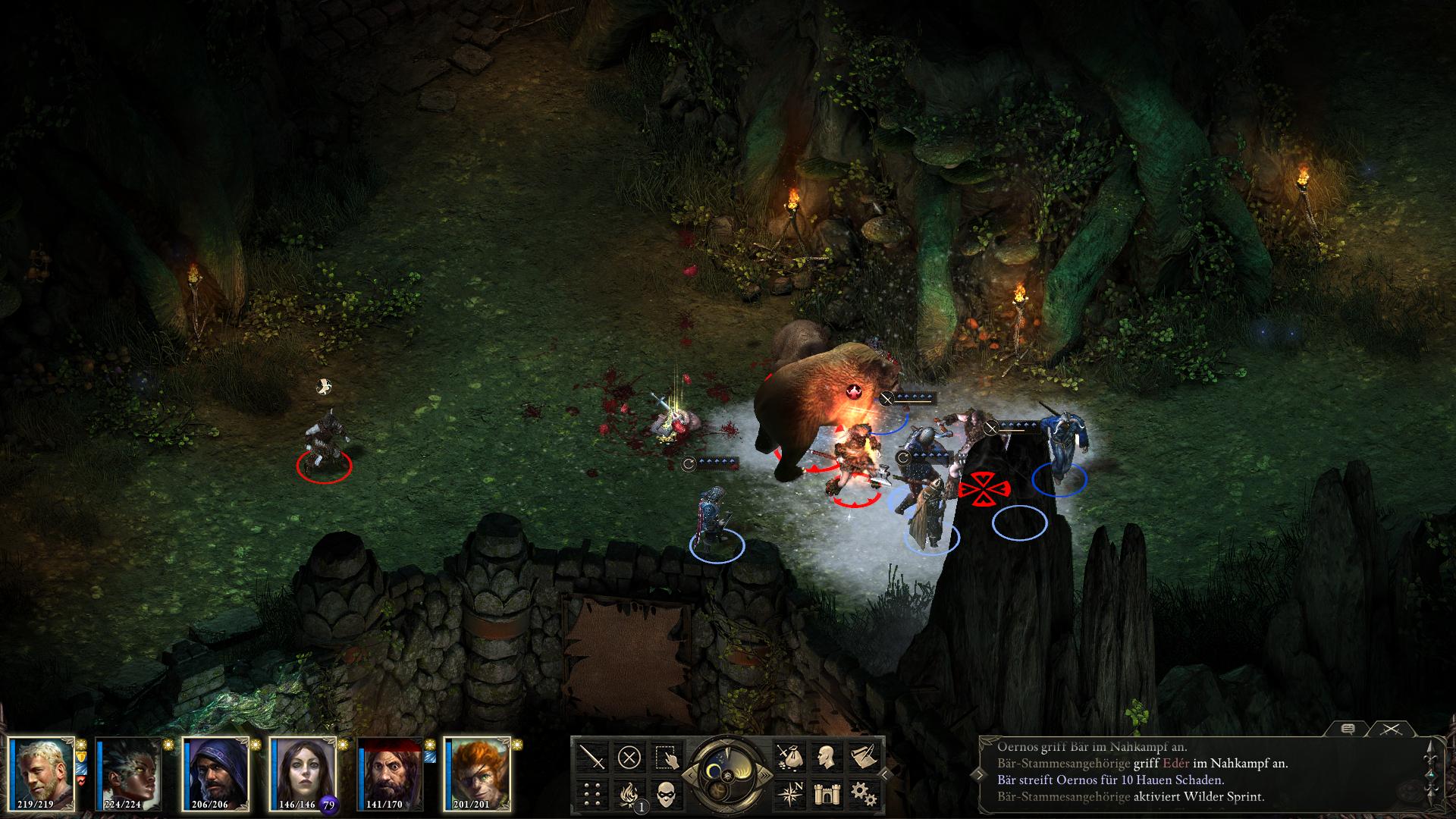Open the inventory bag icon

click(x=789, y=757)
